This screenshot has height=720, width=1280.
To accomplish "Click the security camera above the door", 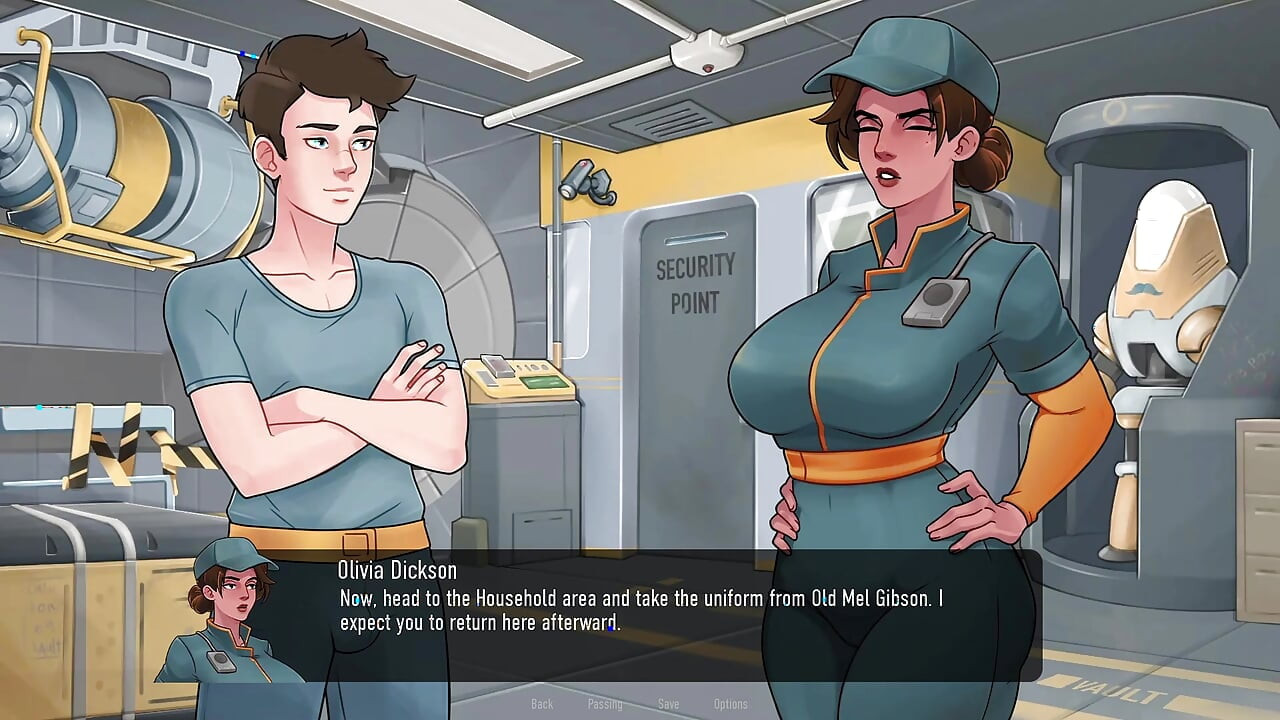I will (588, 182).
